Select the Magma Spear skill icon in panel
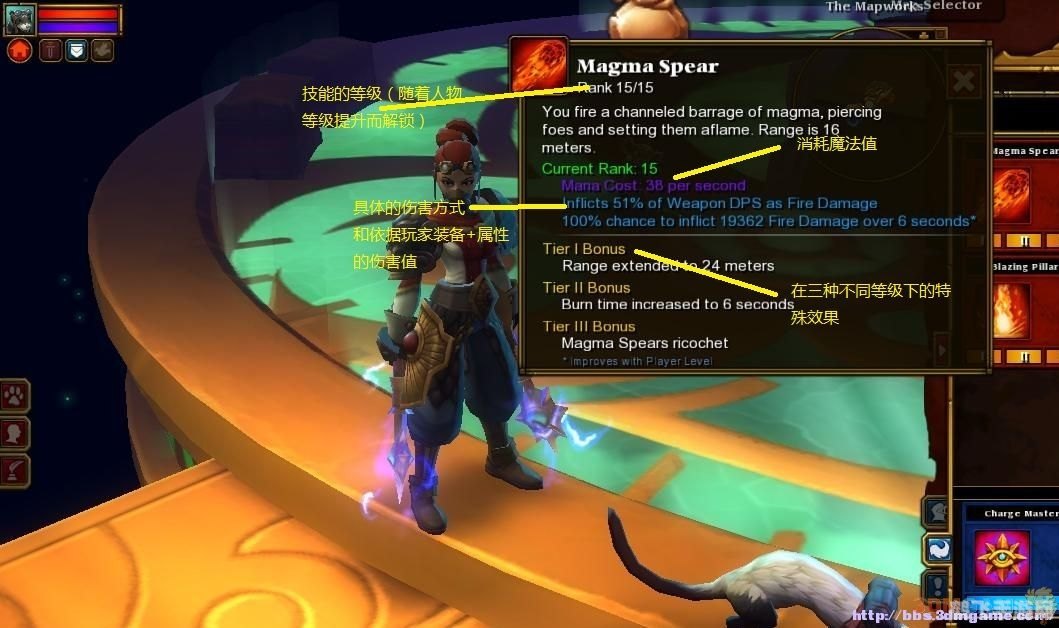1059x628 pixels. coord(1010,195)
